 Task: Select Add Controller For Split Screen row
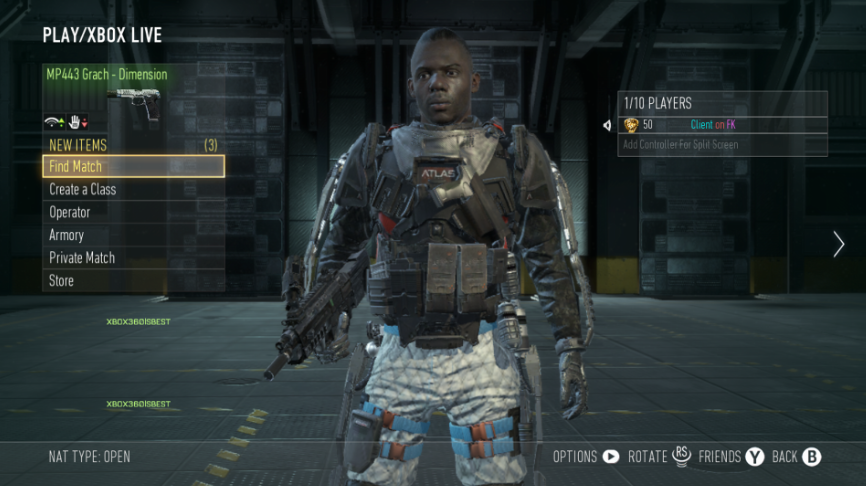(x=722, y=145)
